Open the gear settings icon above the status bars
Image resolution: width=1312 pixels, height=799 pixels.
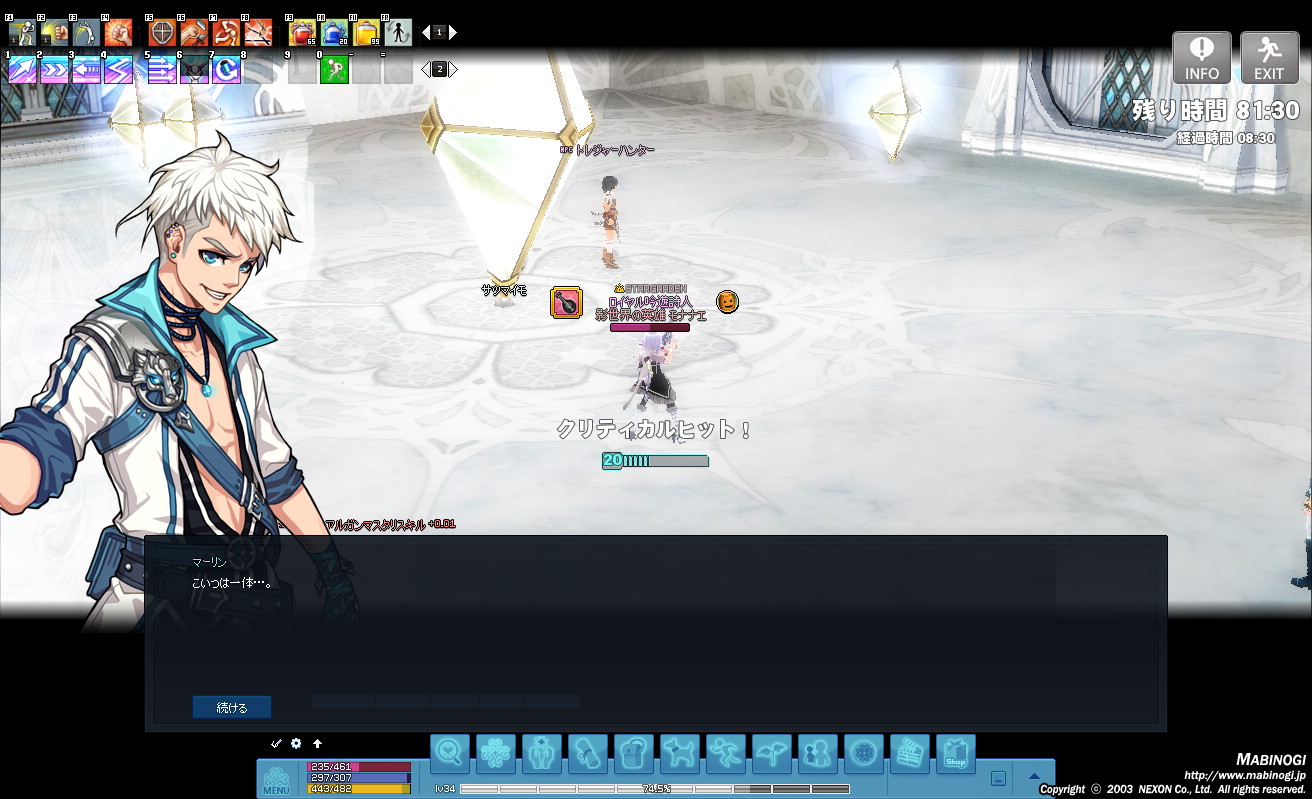coord(296,743)
